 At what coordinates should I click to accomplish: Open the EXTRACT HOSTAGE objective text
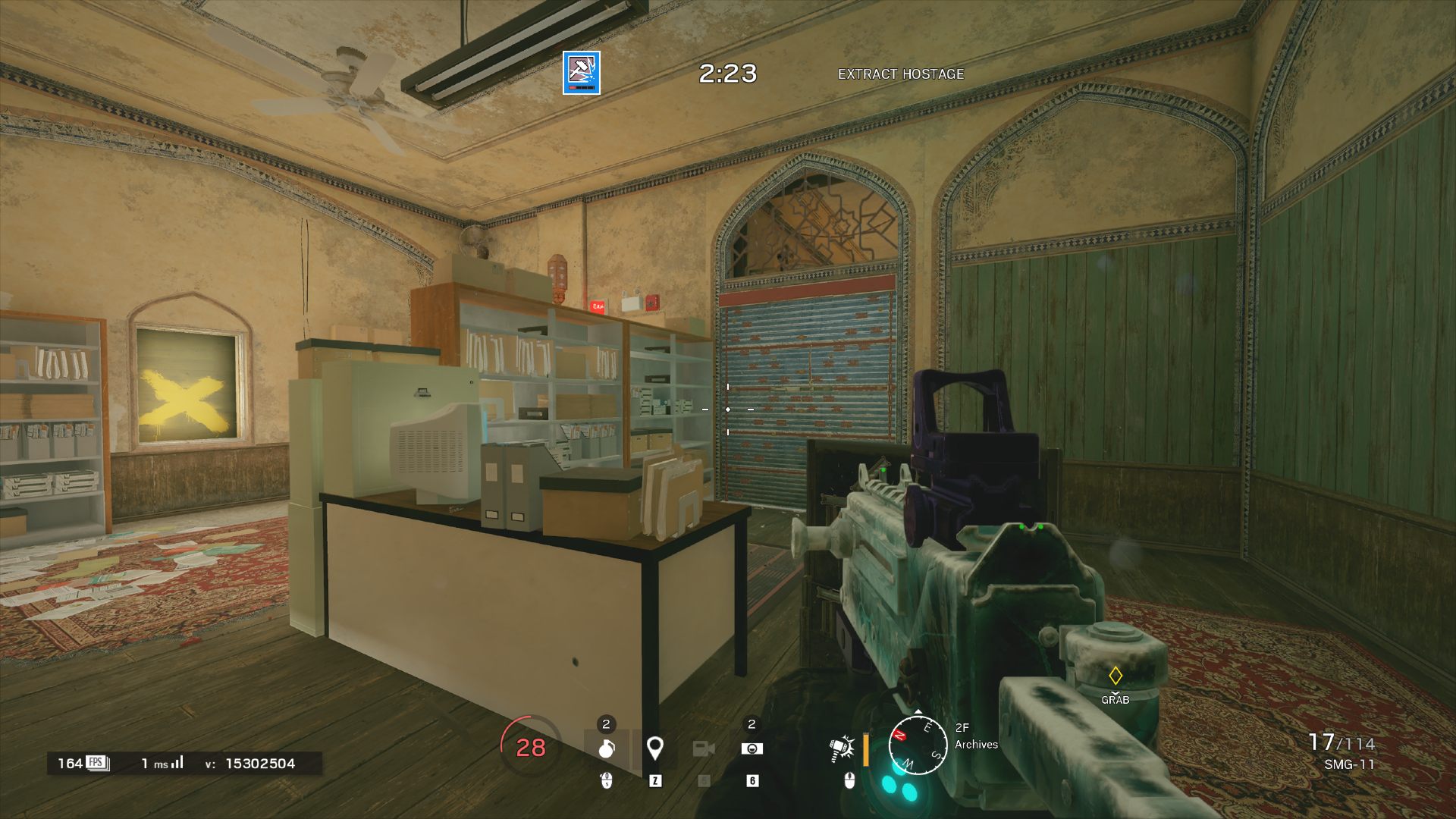900,75
